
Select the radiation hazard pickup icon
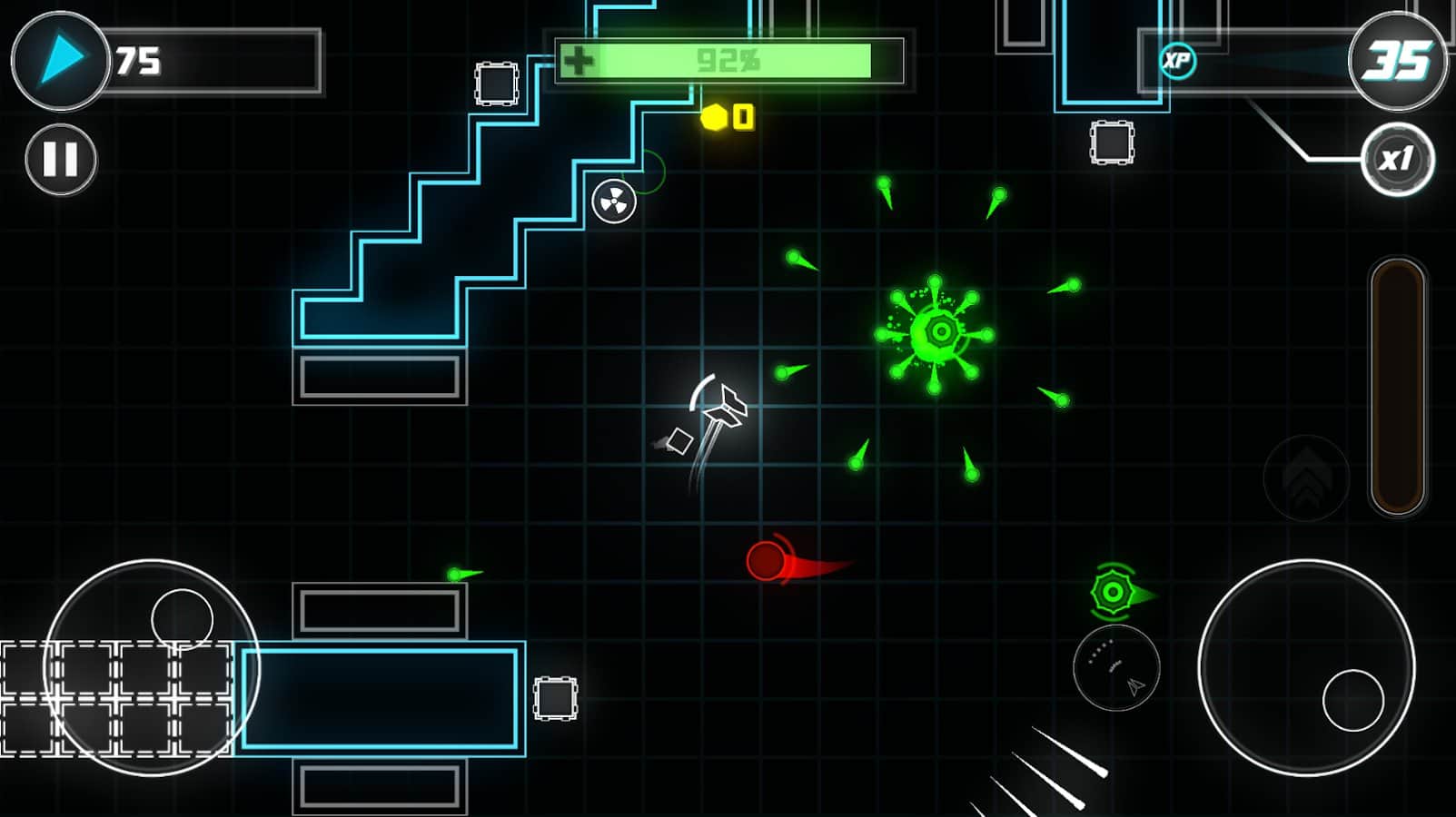[612, 201]
